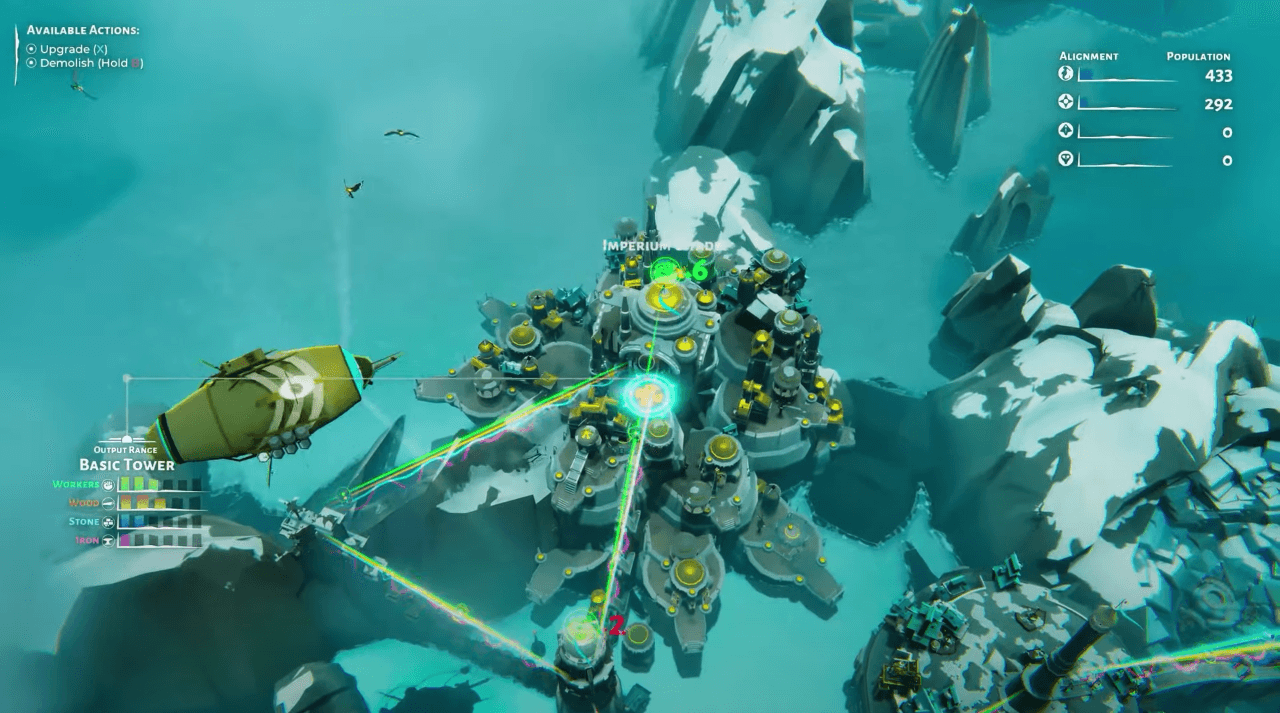Click the Iron anvil icon
1280x713 pixels.
[108, 540]
